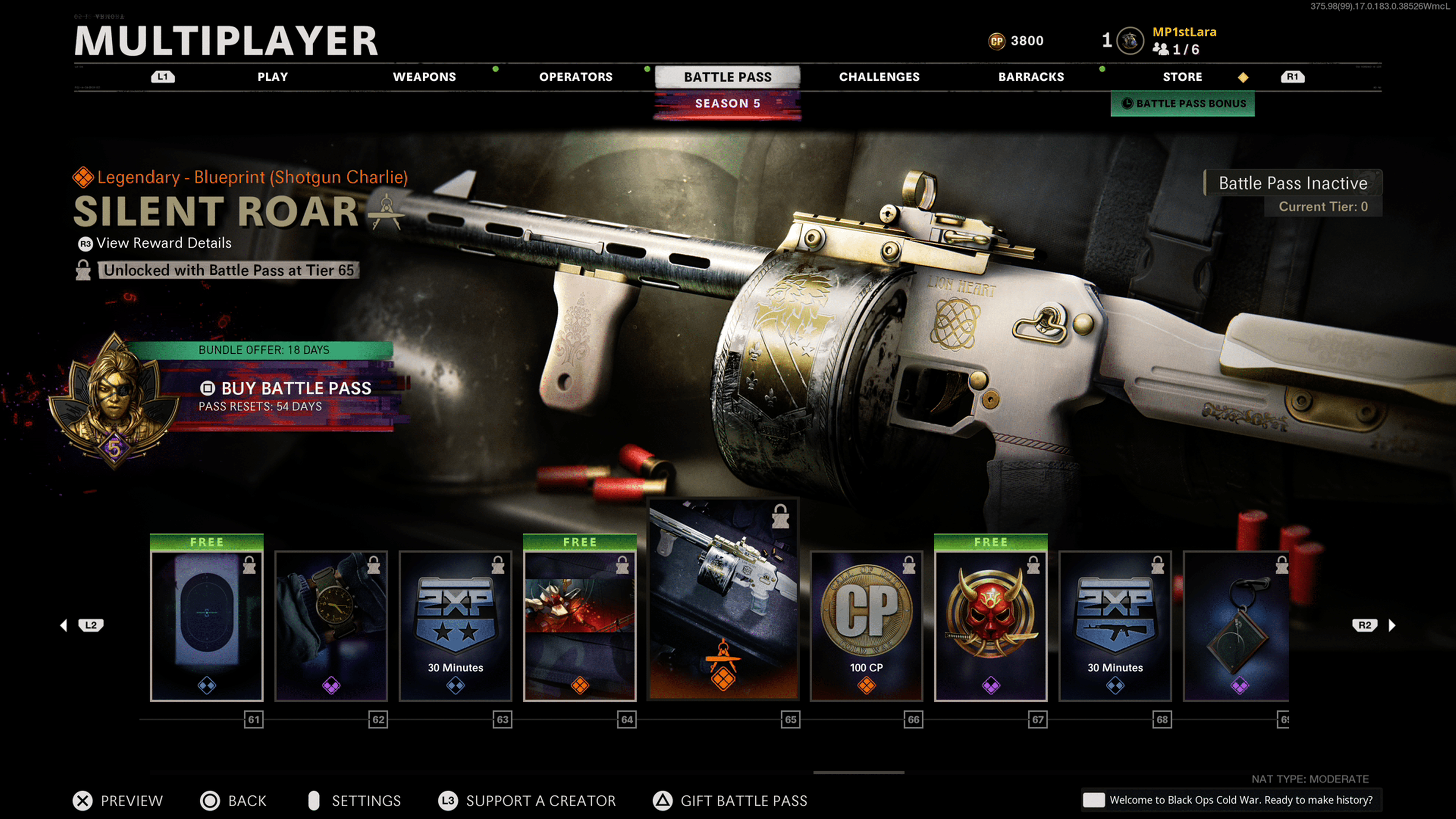Open the MP1stLara player profile
Screen dimensions: 1456x819
click(x=1184, y=32)
